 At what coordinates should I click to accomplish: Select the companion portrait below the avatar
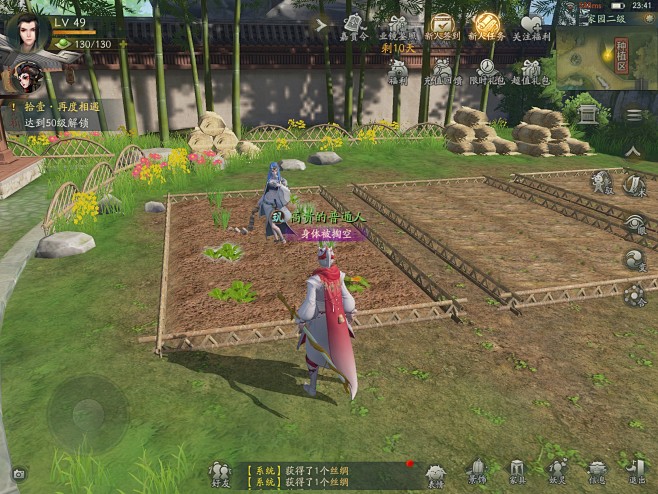[x=25, y=77]
